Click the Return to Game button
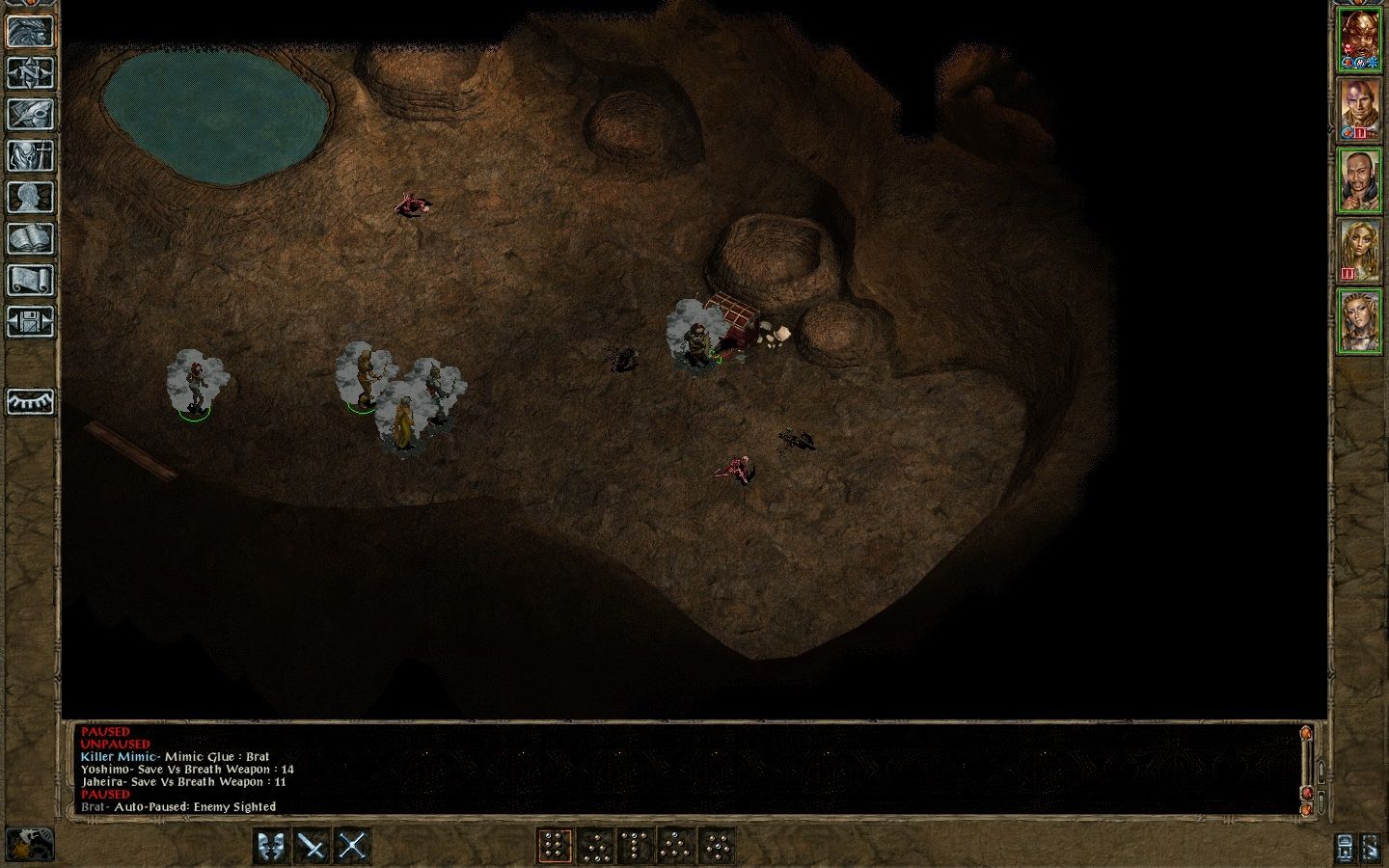This screenshot has height=868, width=1389. point(30,31)
